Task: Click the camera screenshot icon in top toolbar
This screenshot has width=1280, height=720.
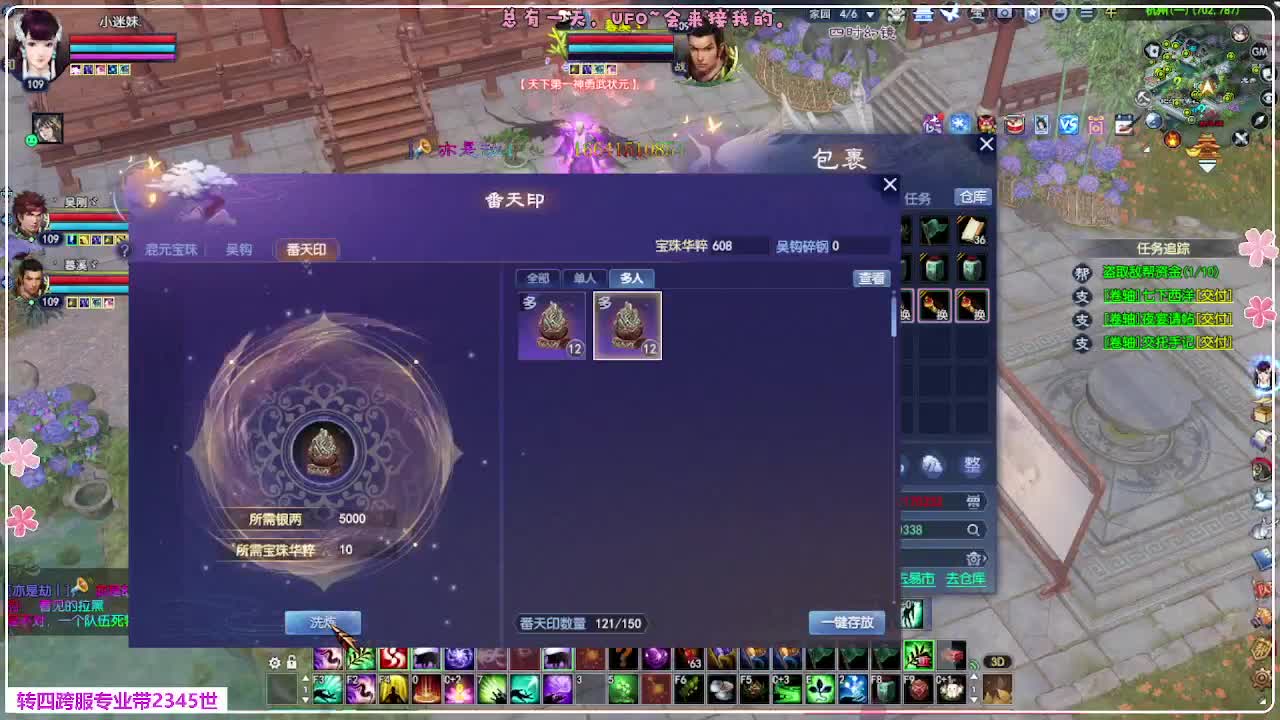Action: [x=1094, y=125]
